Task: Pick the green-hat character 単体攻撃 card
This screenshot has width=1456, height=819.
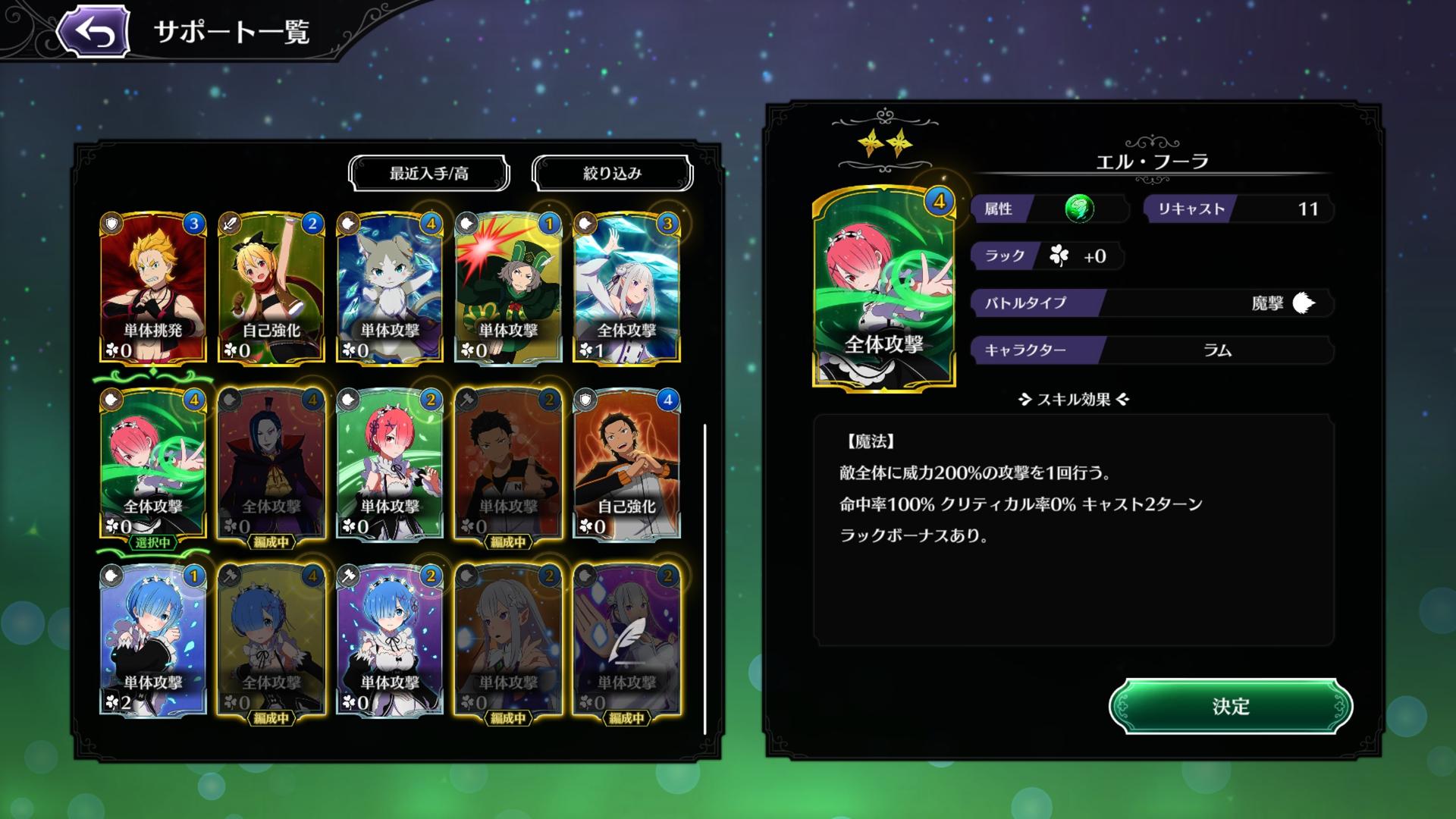Action: click(508, 287)
